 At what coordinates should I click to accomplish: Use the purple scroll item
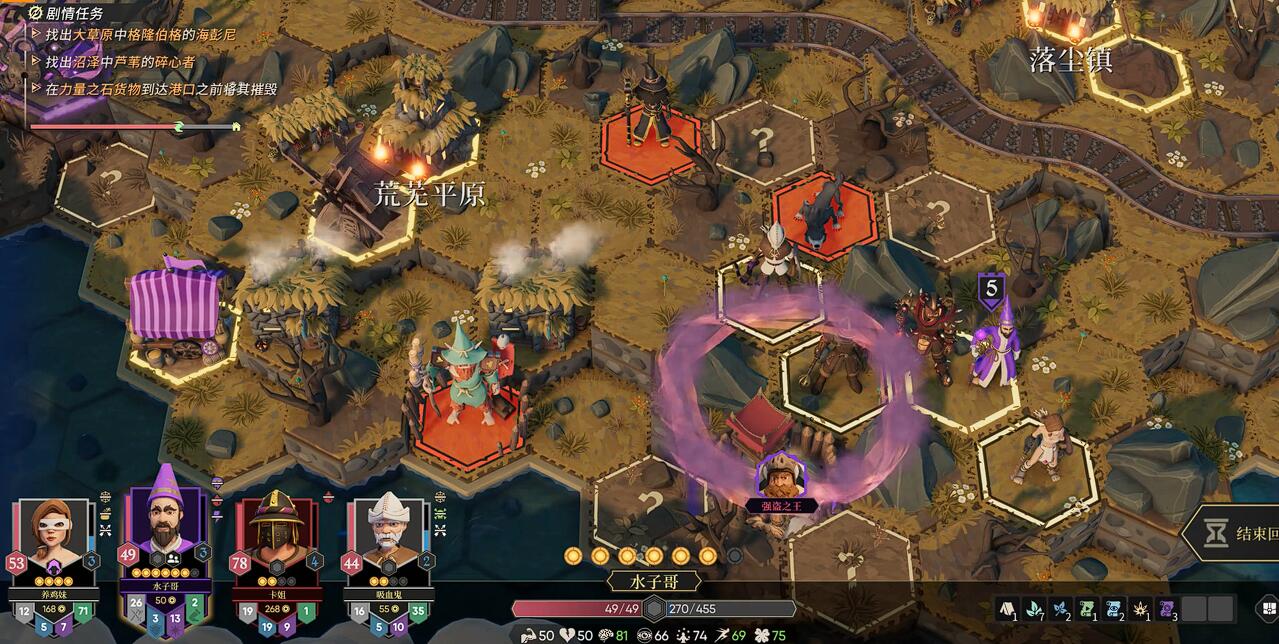click(x=1165, y=607)
